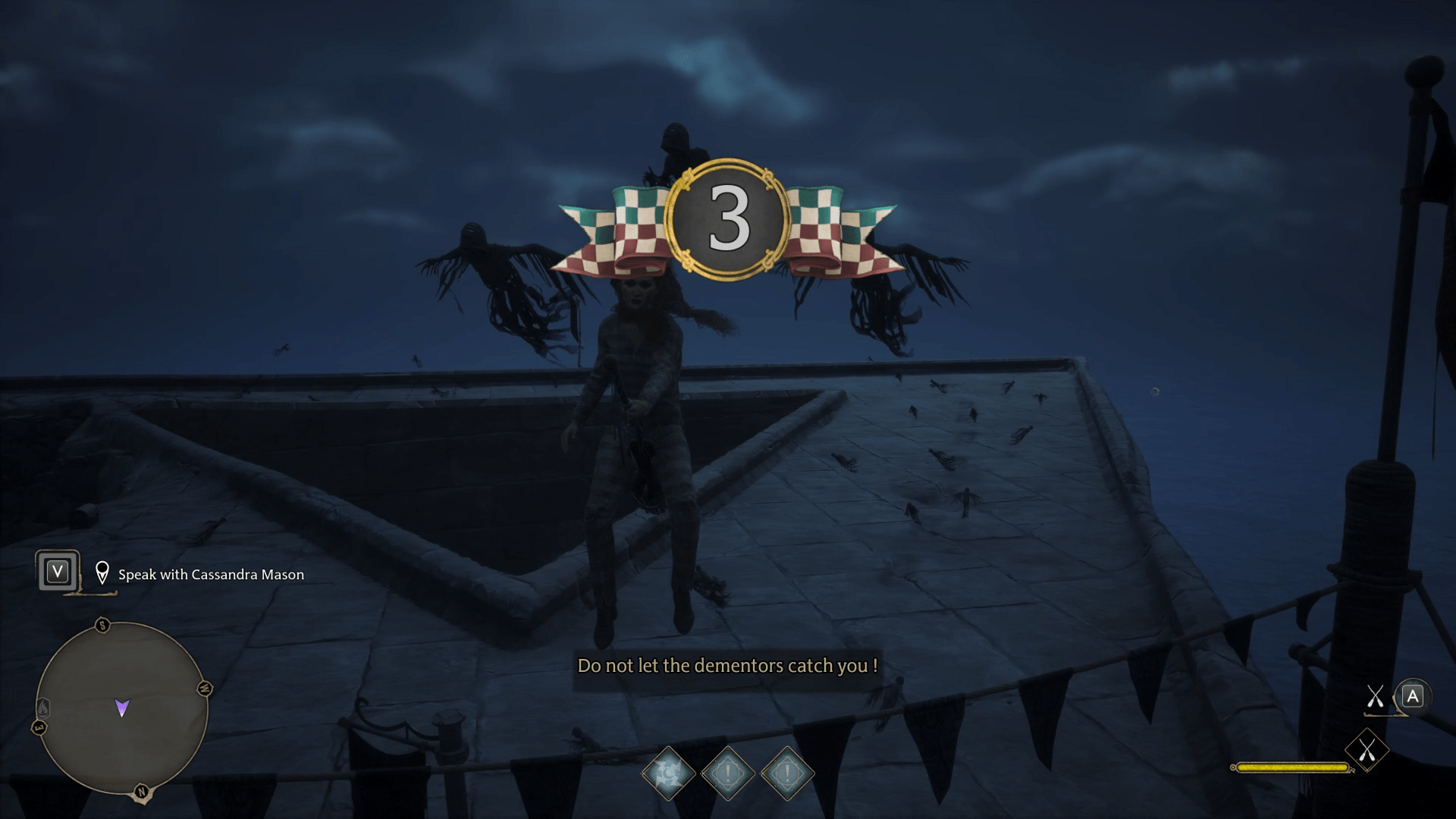The height and width of the screenshot is (819, 1456).
Task: Click the first exclamation-mark ability slot
Action: coord(726,773)
